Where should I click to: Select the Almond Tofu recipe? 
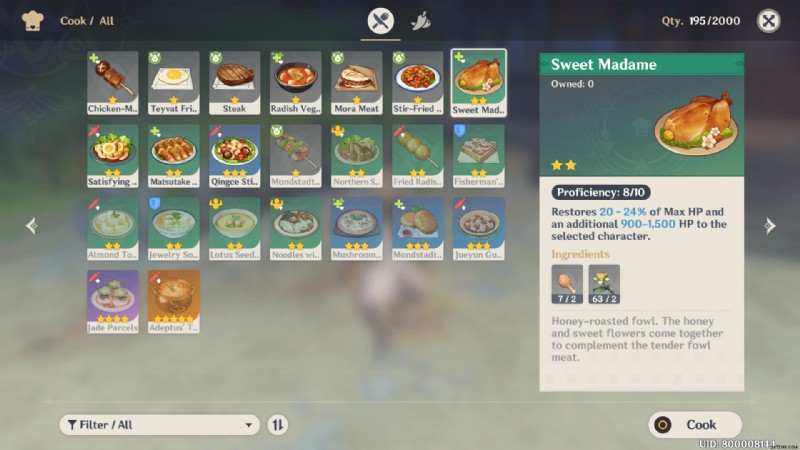[112, 229]
